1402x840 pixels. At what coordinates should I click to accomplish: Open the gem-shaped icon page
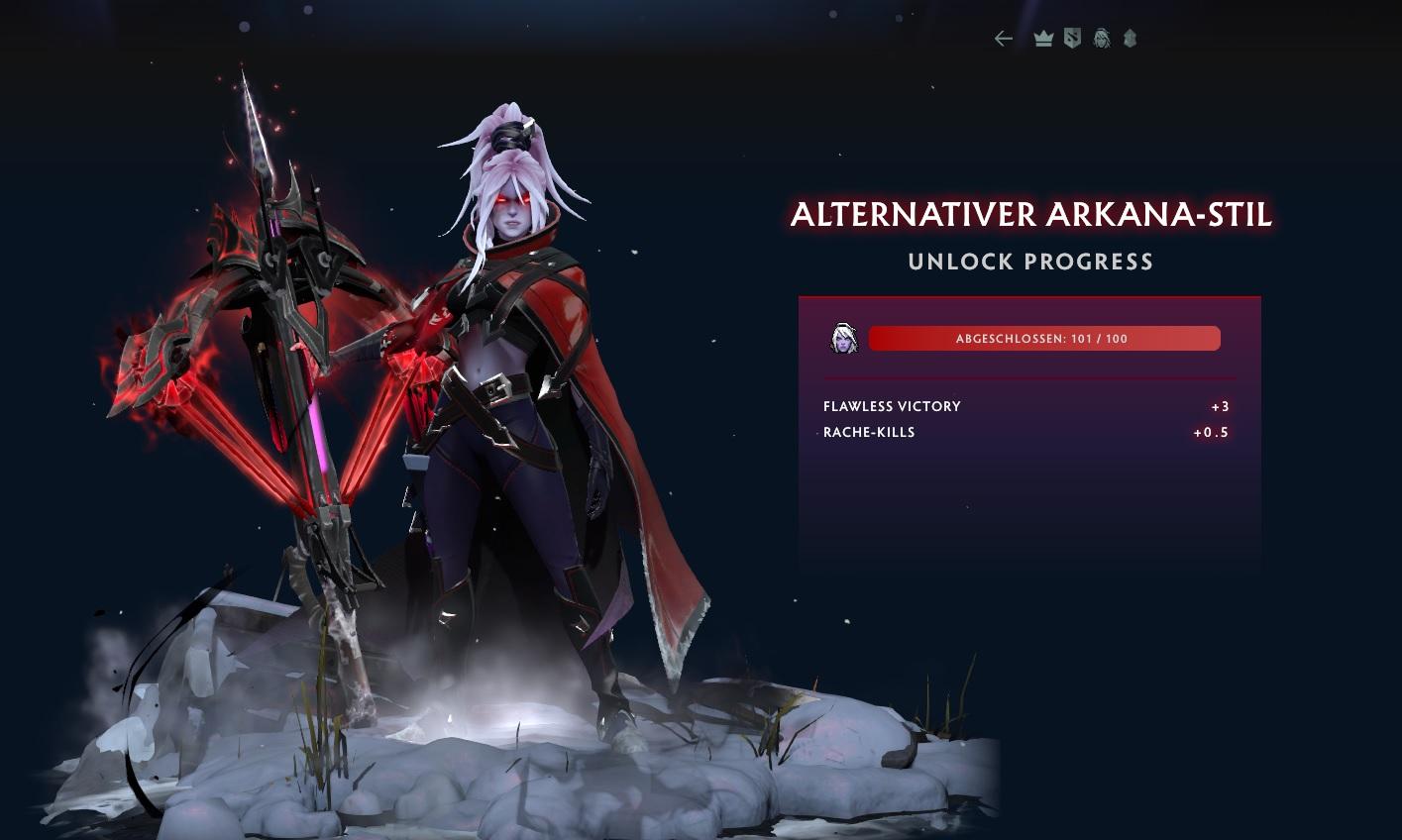coord(1130,39)
